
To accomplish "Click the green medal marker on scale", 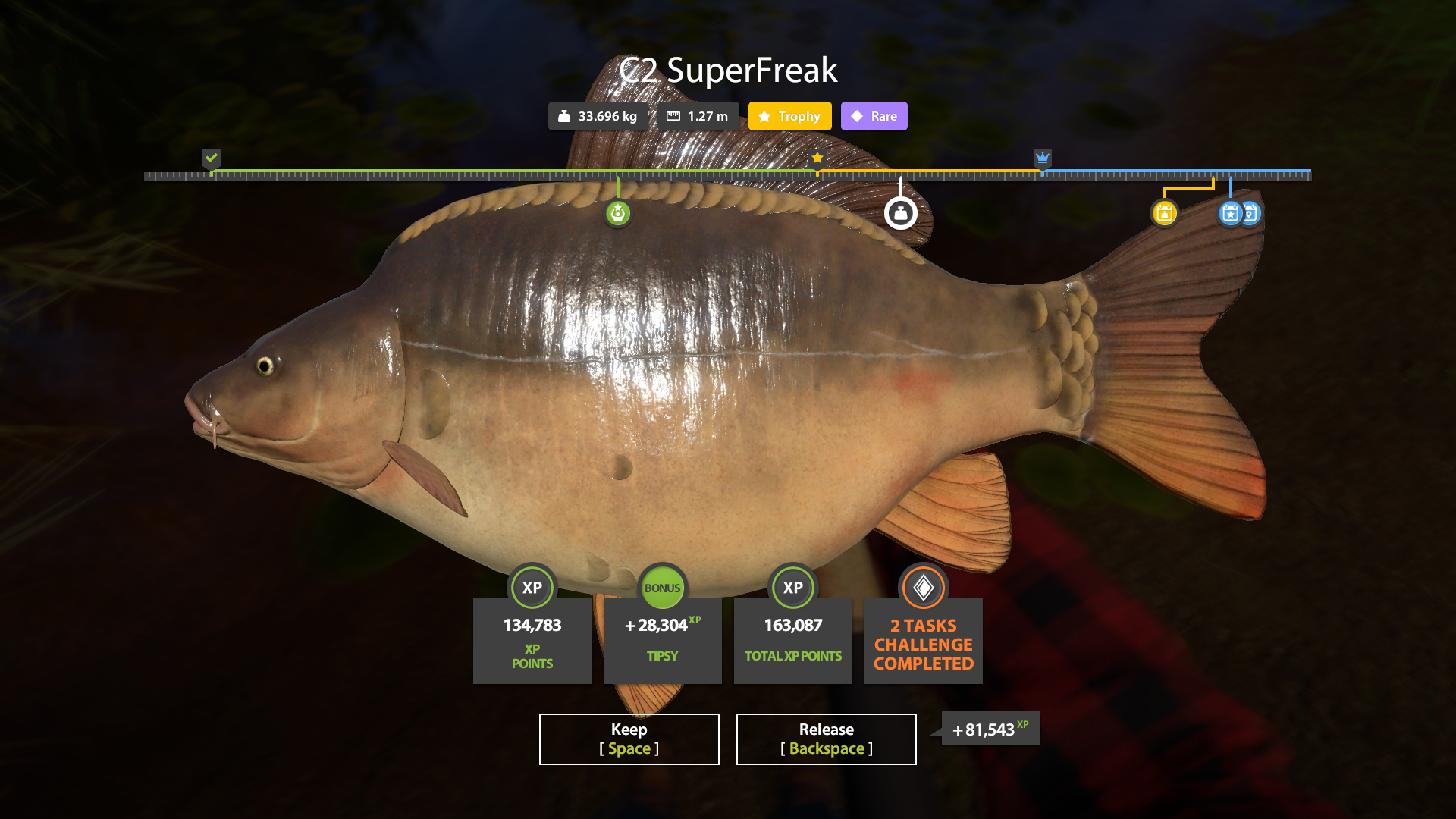I will [x=618, y=213].
